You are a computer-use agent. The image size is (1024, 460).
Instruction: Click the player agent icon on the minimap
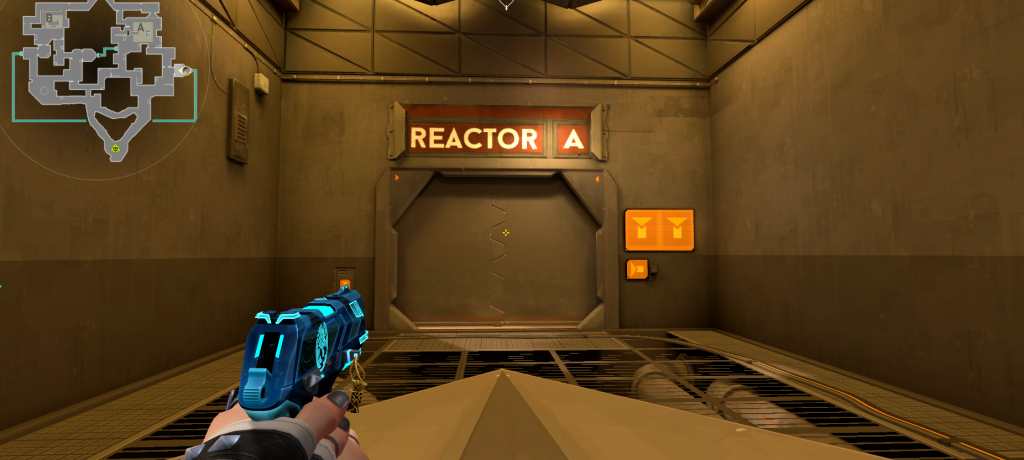point(183,70)
